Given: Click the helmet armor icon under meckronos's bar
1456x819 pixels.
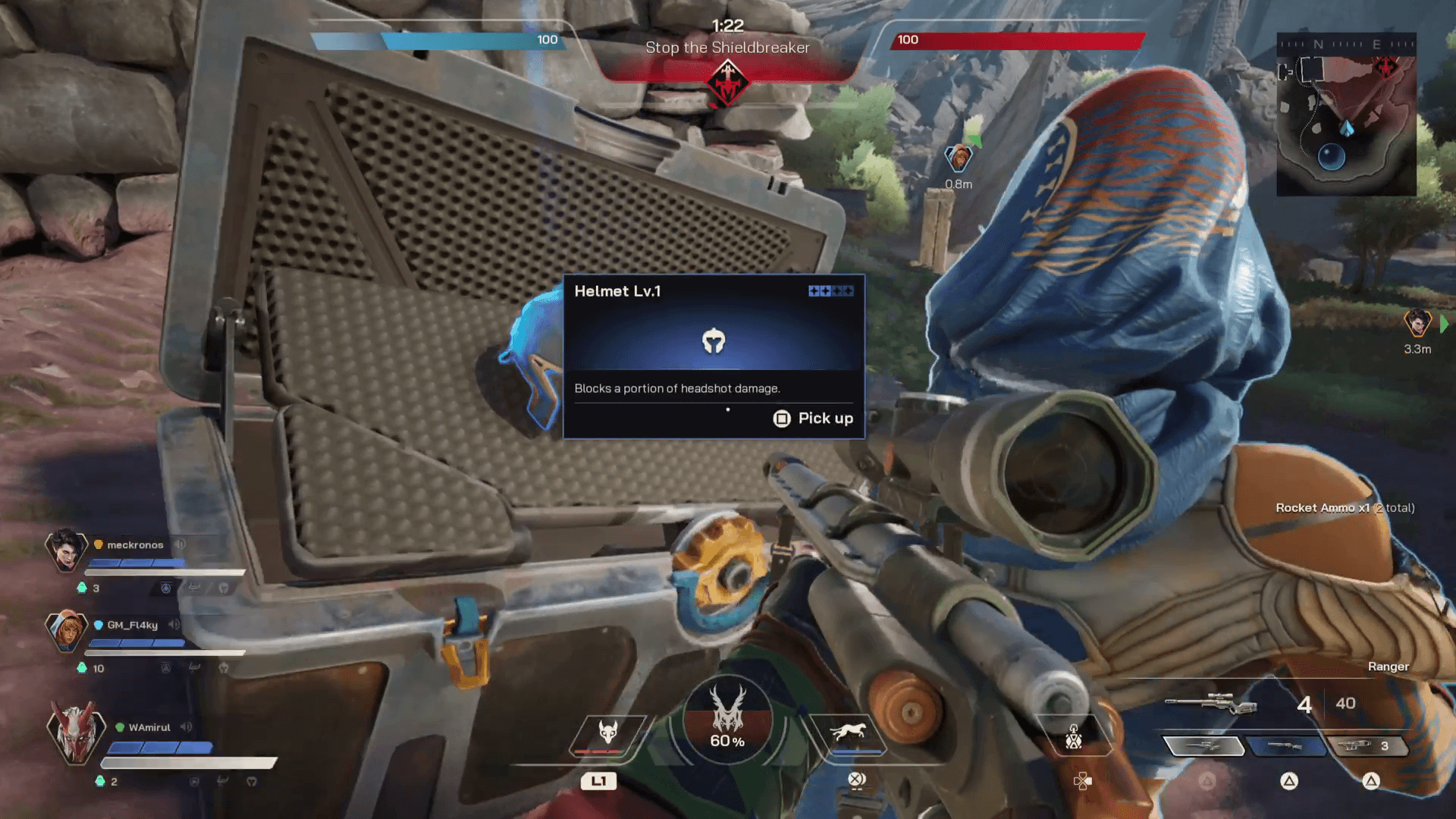Looking at the screenshot, I should [x=223, y=588].
